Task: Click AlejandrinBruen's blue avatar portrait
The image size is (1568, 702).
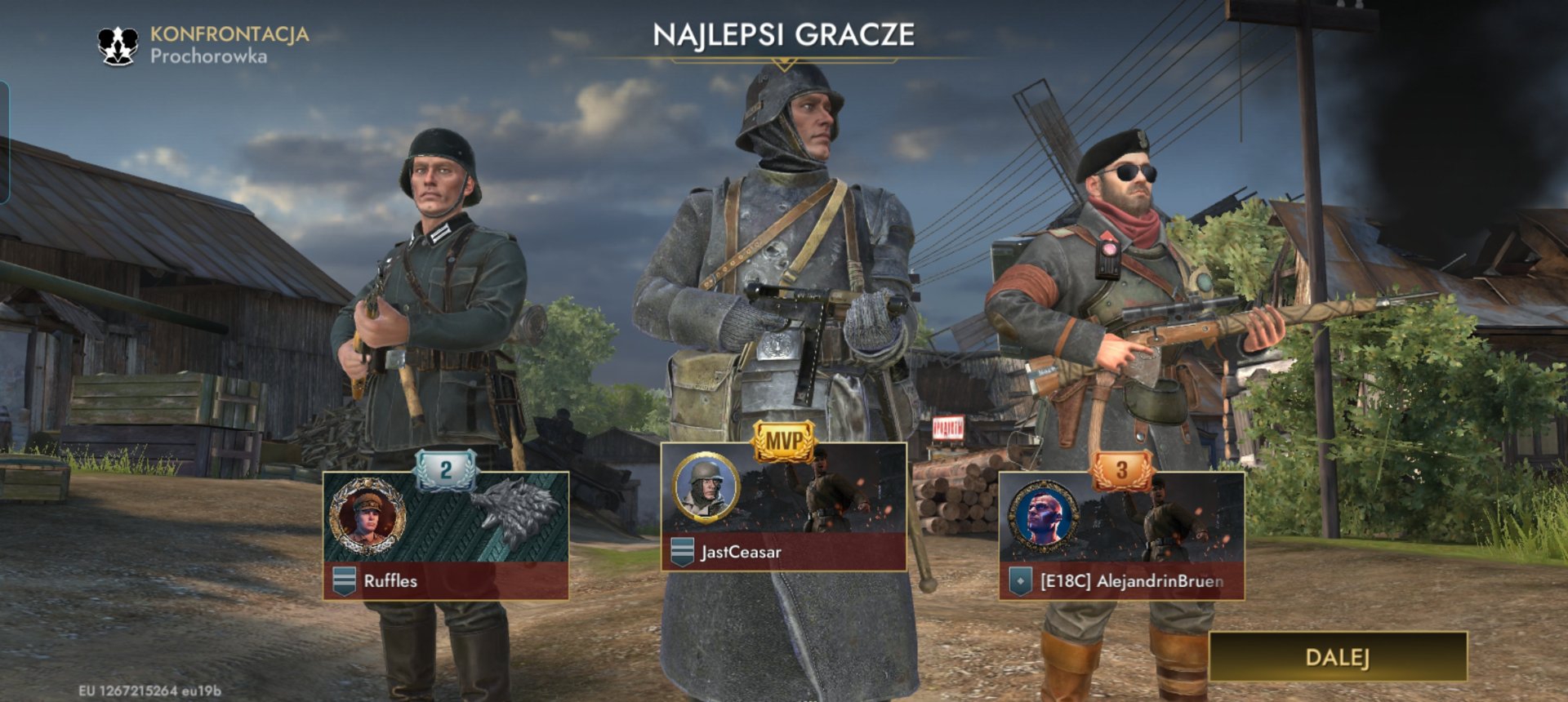Action: pyautogui.click(x=1043, y=518)
